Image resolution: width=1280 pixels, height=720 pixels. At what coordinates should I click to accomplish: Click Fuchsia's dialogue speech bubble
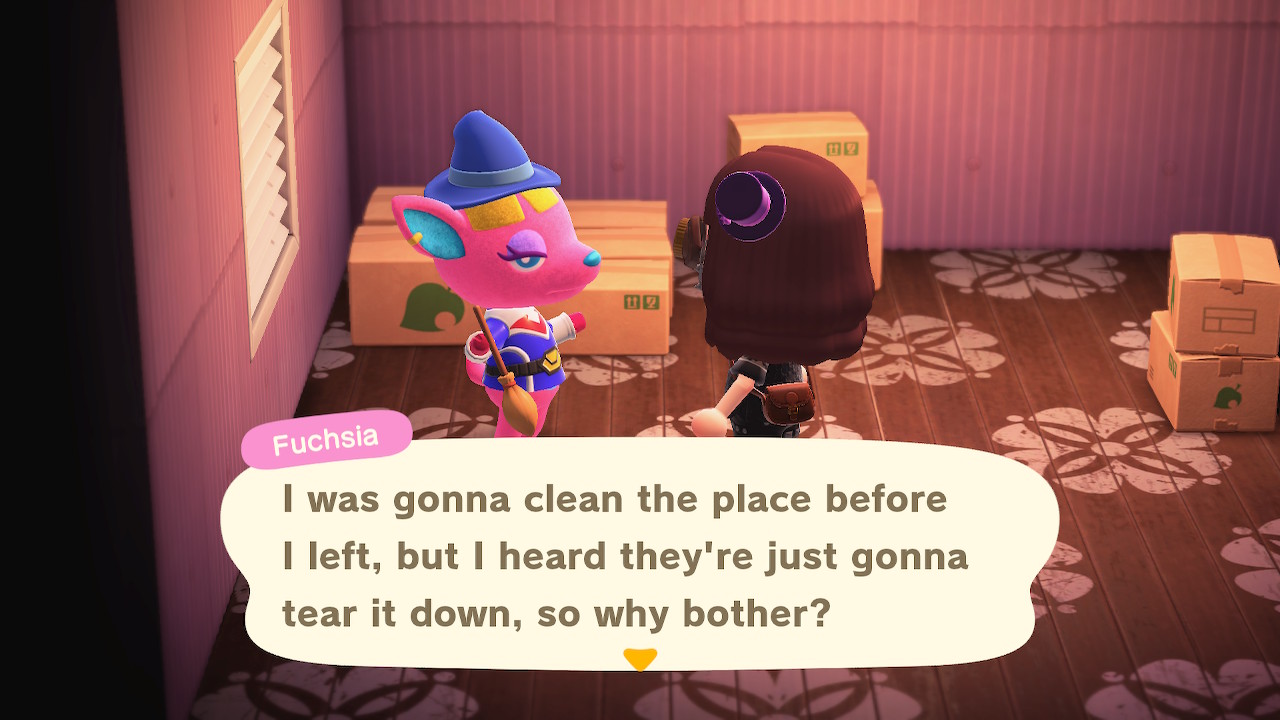[x=638, y=555]
